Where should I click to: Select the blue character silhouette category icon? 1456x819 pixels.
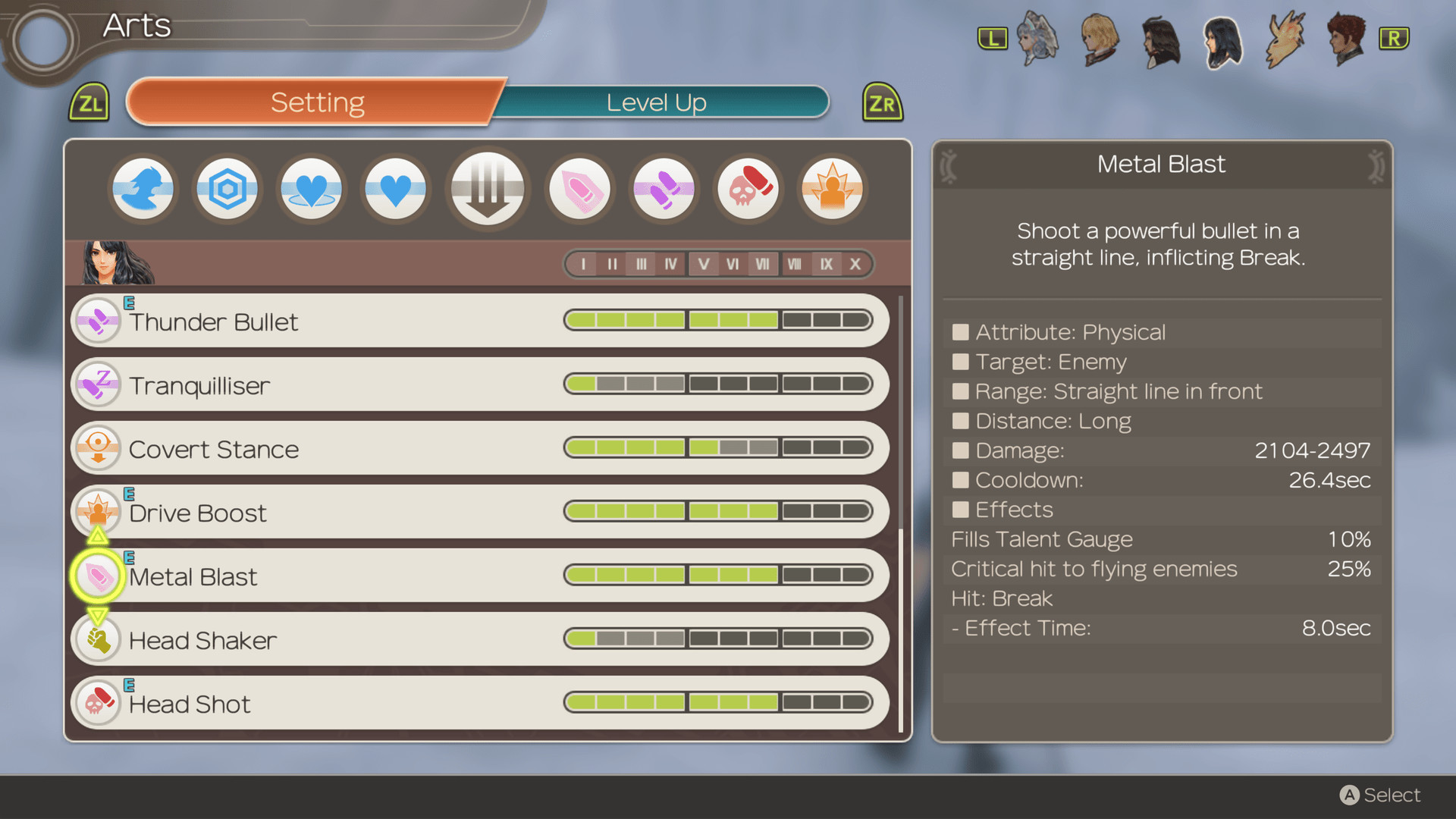pyautogui.click(x=143, y=189)
